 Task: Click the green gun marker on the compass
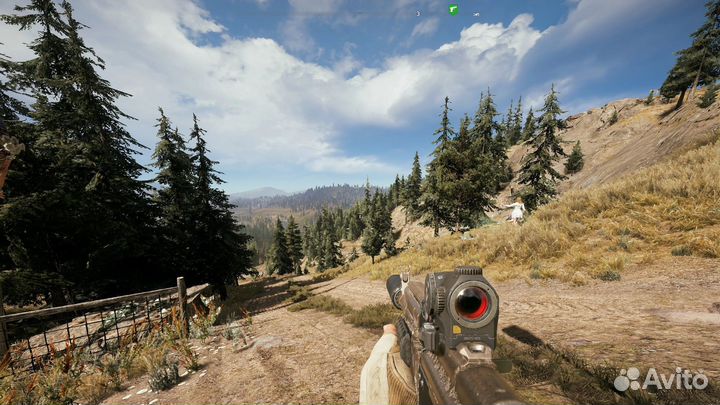pyautogui.click(x=453, y=10)
